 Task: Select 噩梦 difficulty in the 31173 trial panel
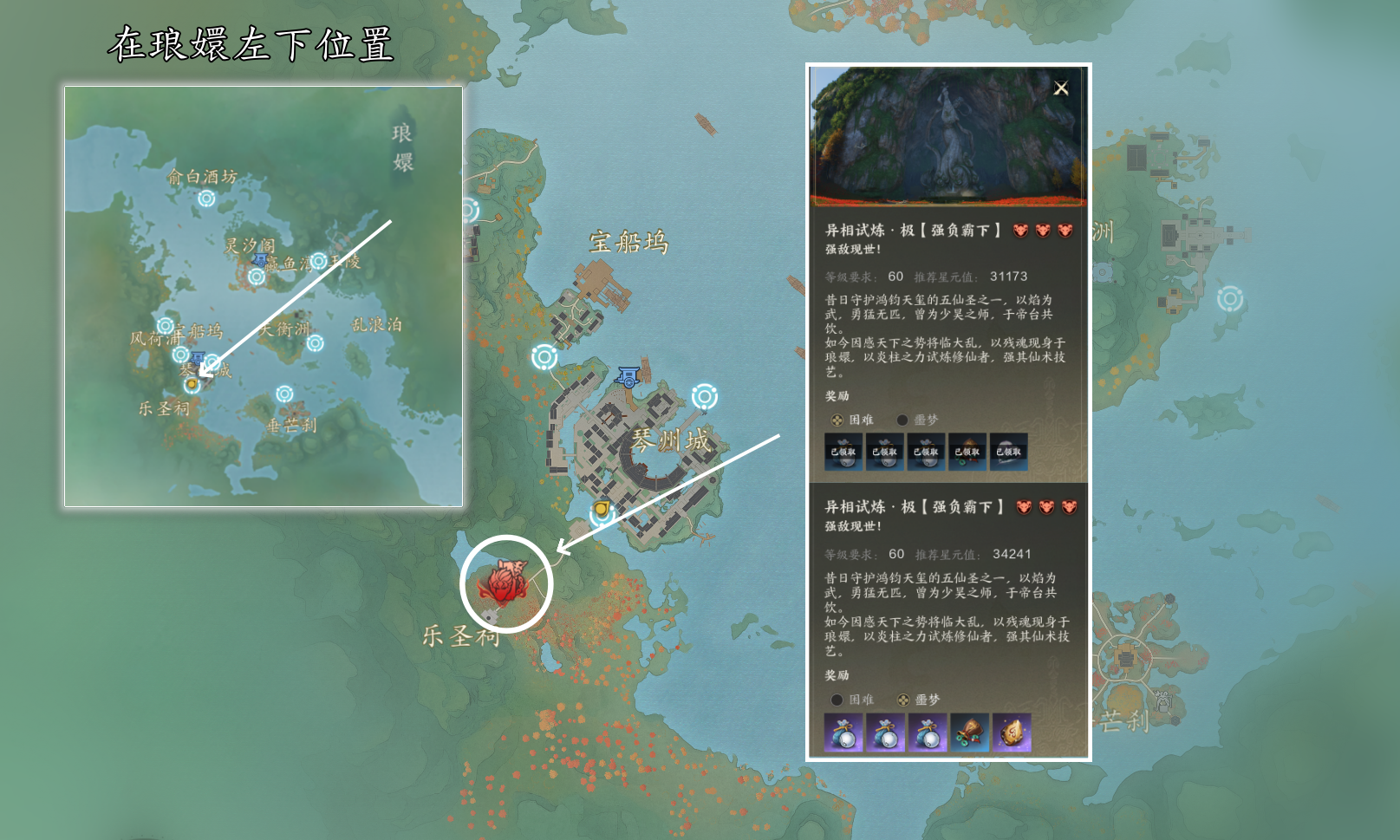tap(902, 420)
